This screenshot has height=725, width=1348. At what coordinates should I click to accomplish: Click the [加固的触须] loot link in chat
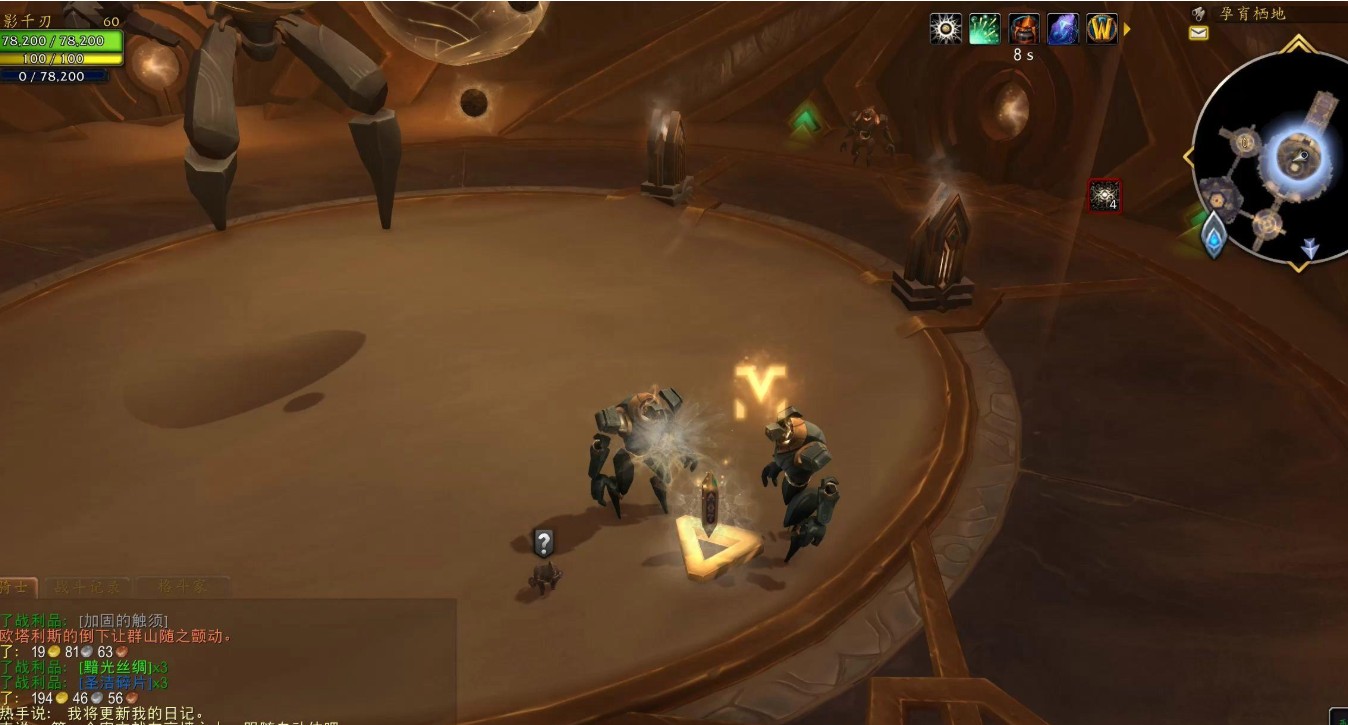[123, 620]
